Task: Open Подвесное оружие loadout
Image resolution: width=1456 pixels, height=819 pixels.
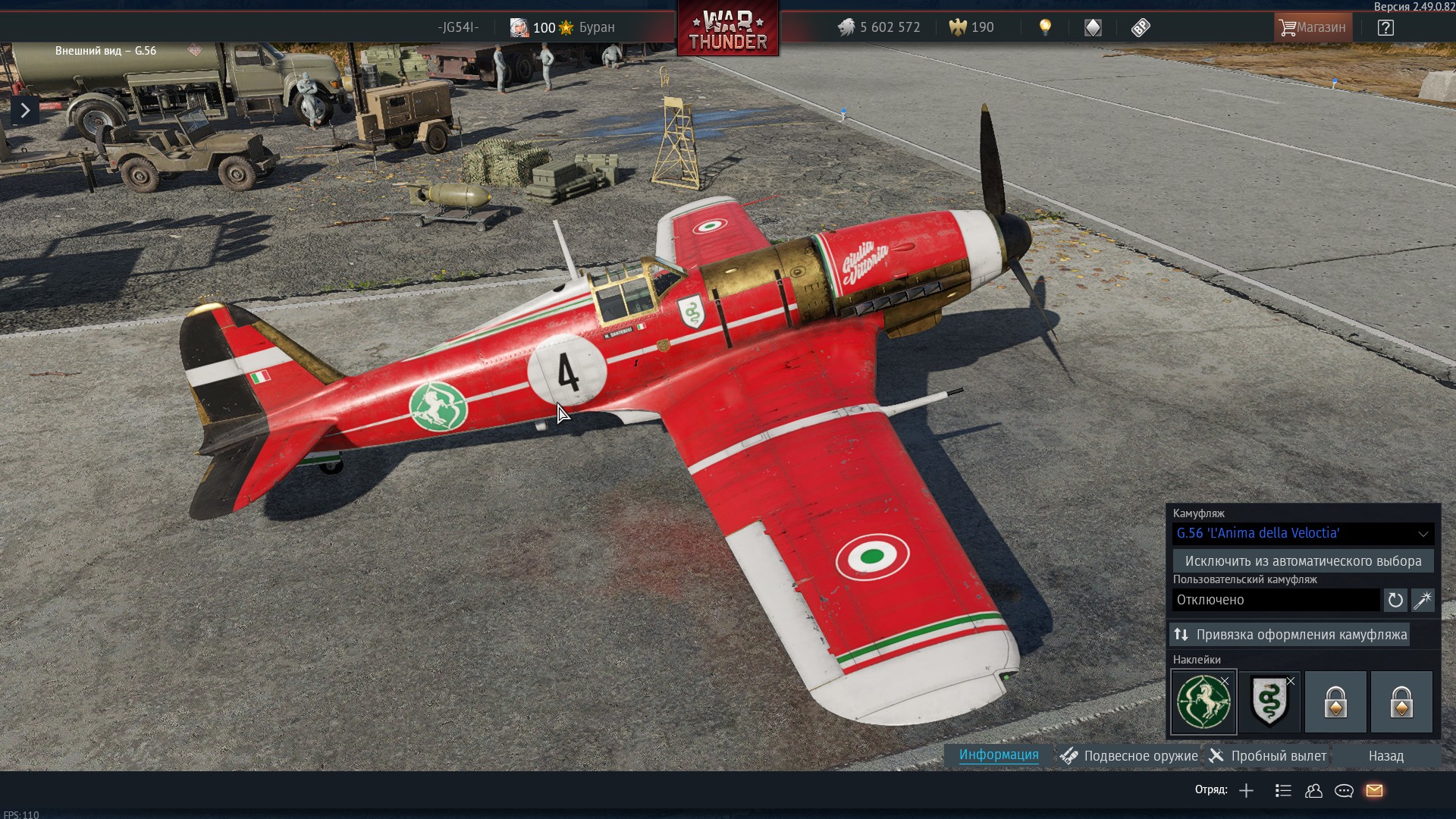Action: [x=1130, y=756]
